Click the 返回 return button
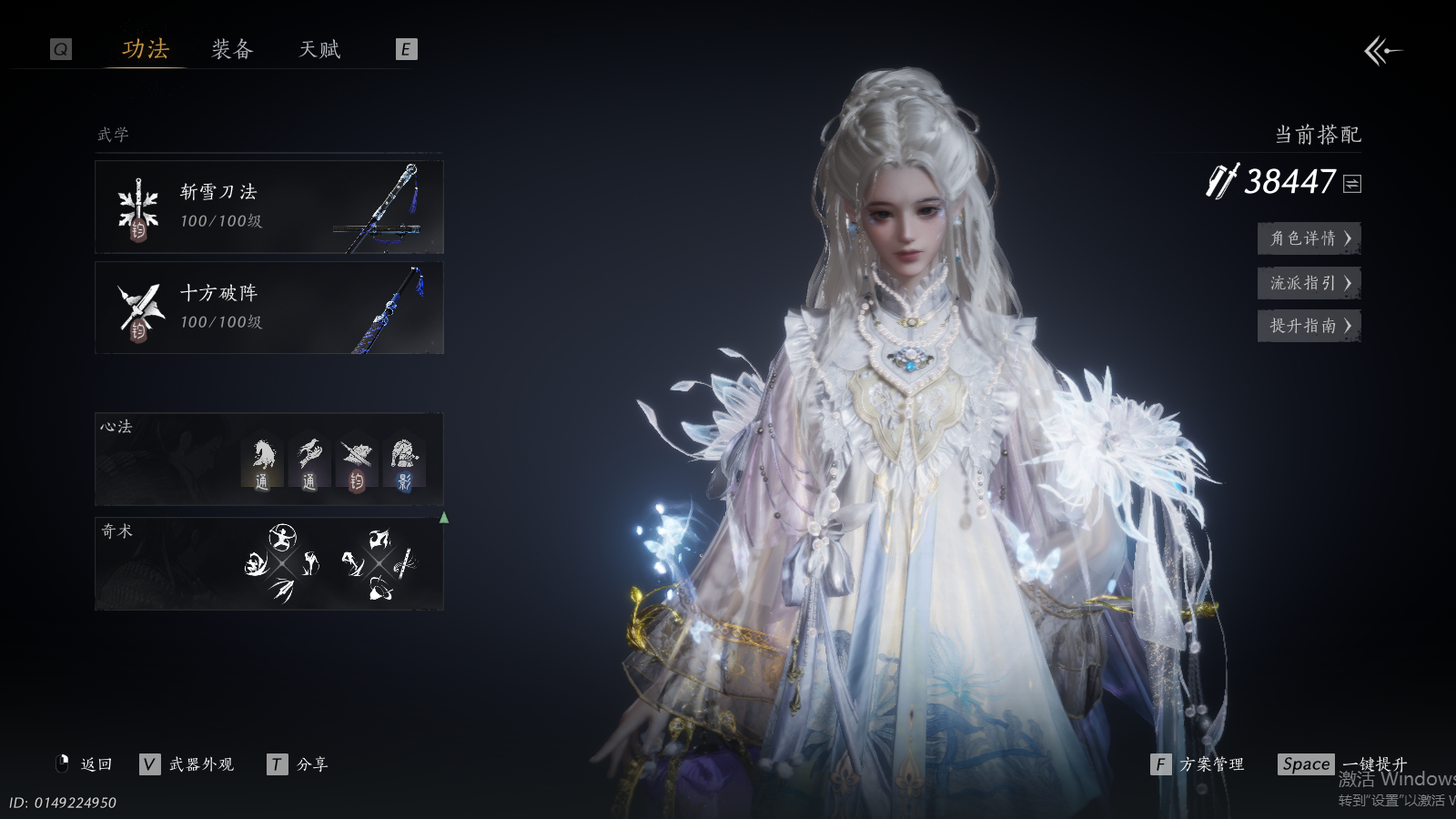The height and width of the screenshot is (819, 1456). pos(85,764)
